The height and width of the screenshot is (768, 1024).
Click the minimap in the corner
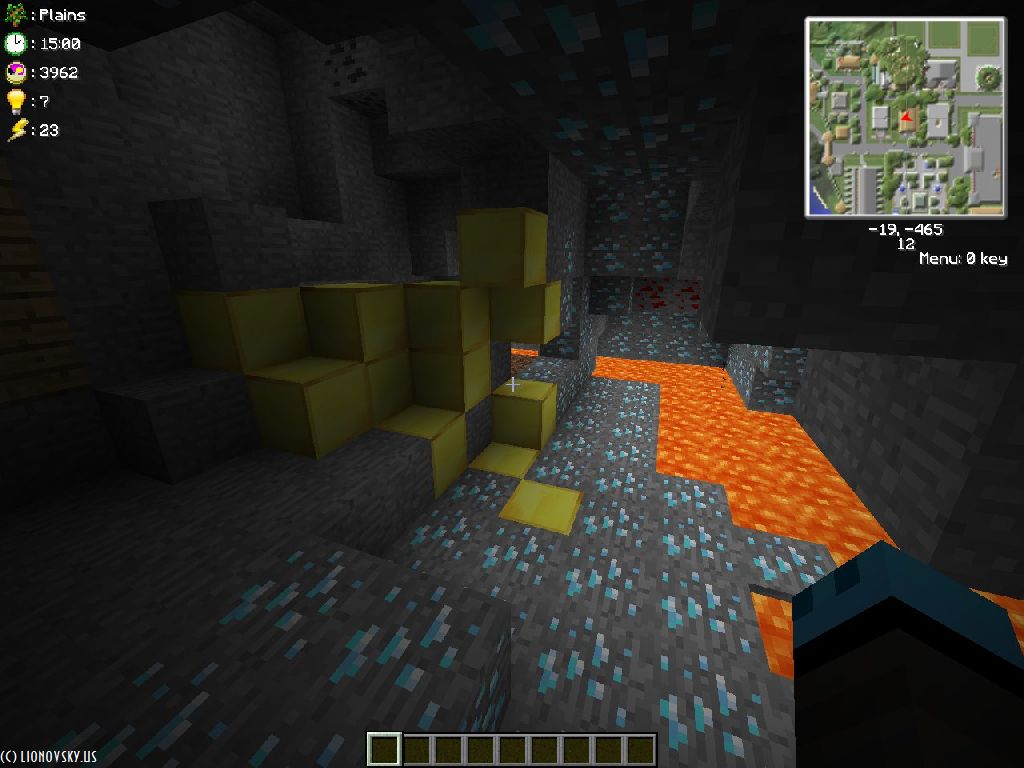point(905,117)
